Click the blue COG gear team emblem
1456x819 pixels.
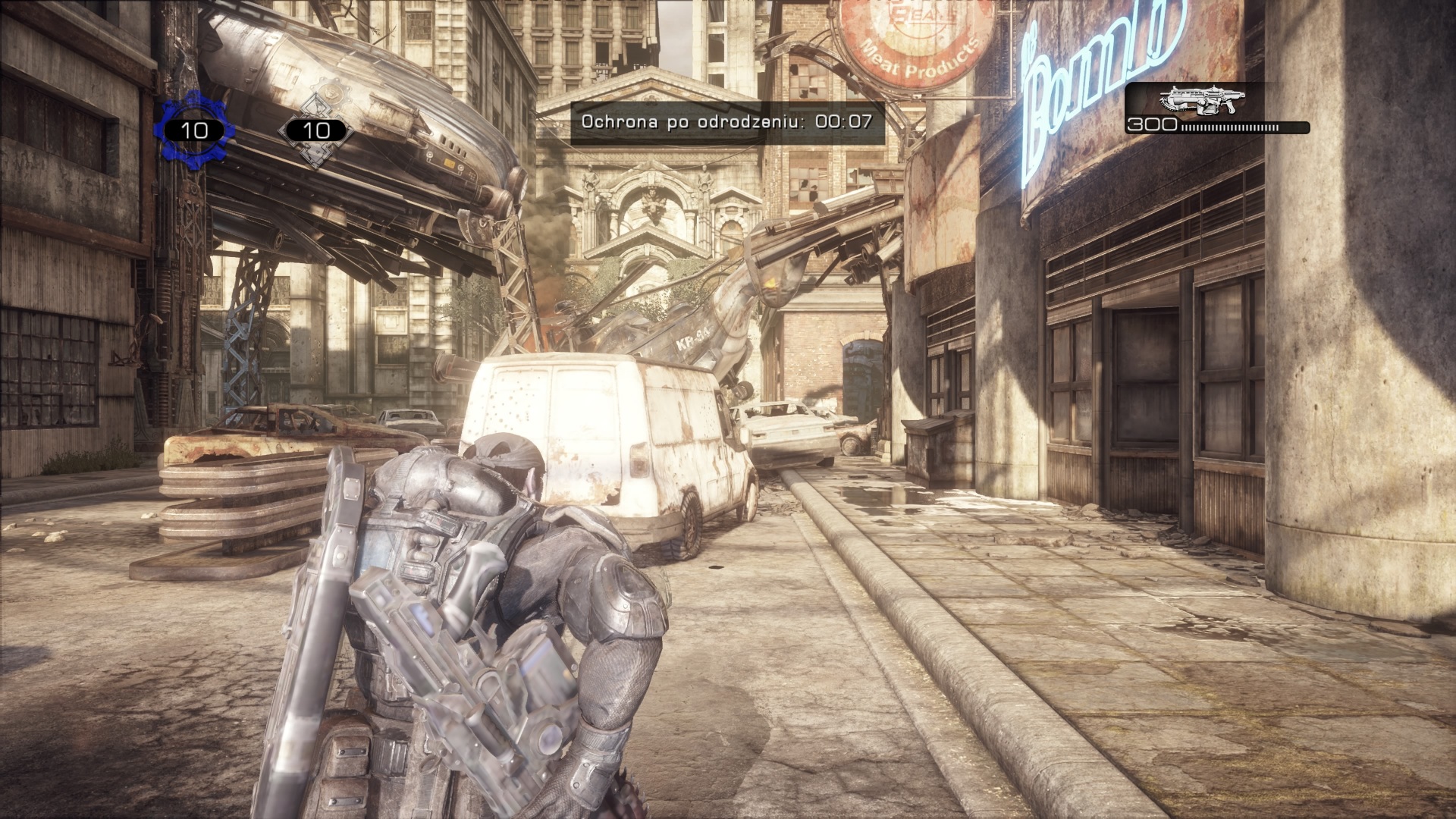(x=194, y=130)
